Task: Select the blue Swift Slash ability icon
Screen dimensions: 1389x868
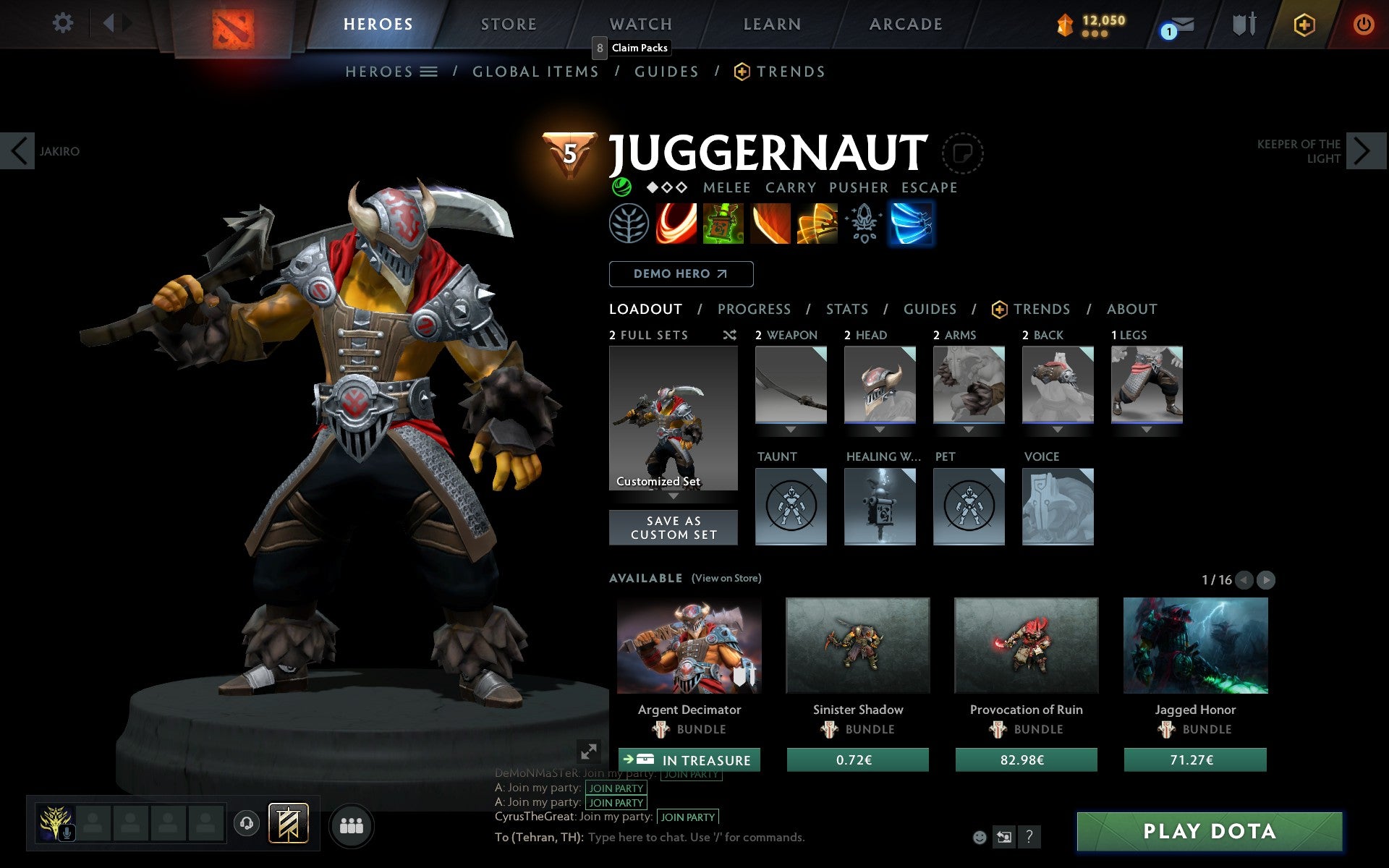Action: tap(912, 224)
